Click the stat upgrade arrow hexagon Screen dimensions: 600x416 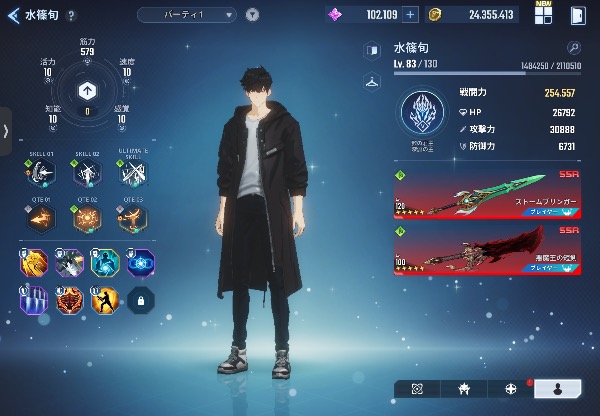point(87,90)
